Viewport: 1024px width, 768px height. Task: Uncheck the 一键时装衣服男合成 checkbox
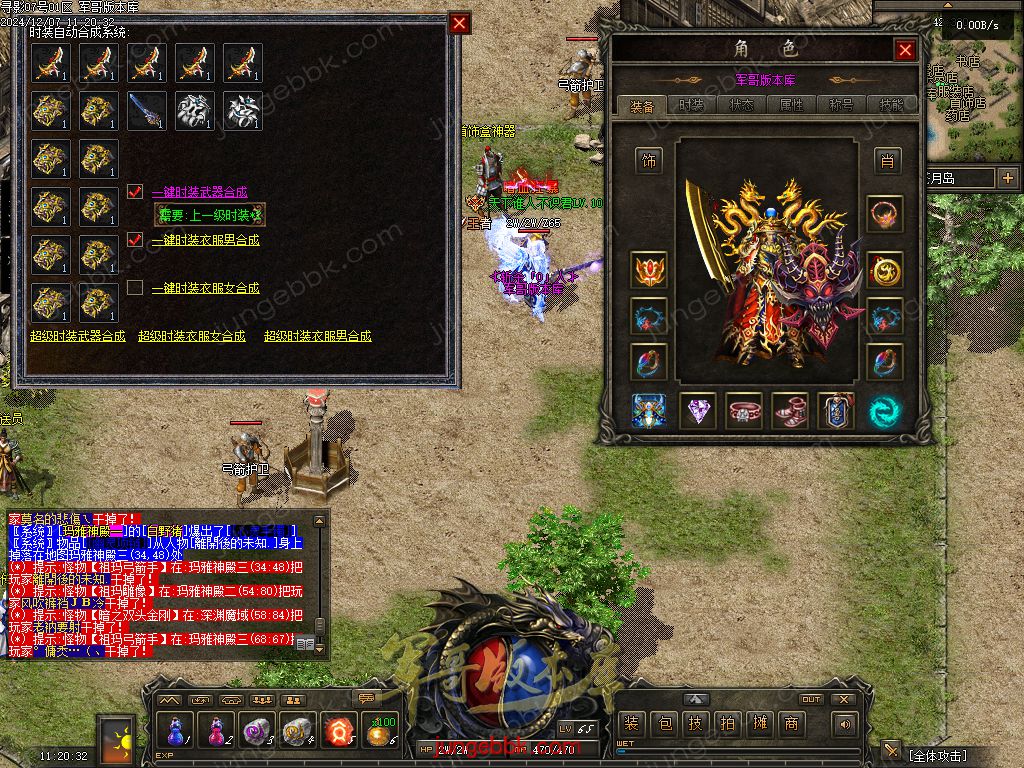click(x=136, y=240)
